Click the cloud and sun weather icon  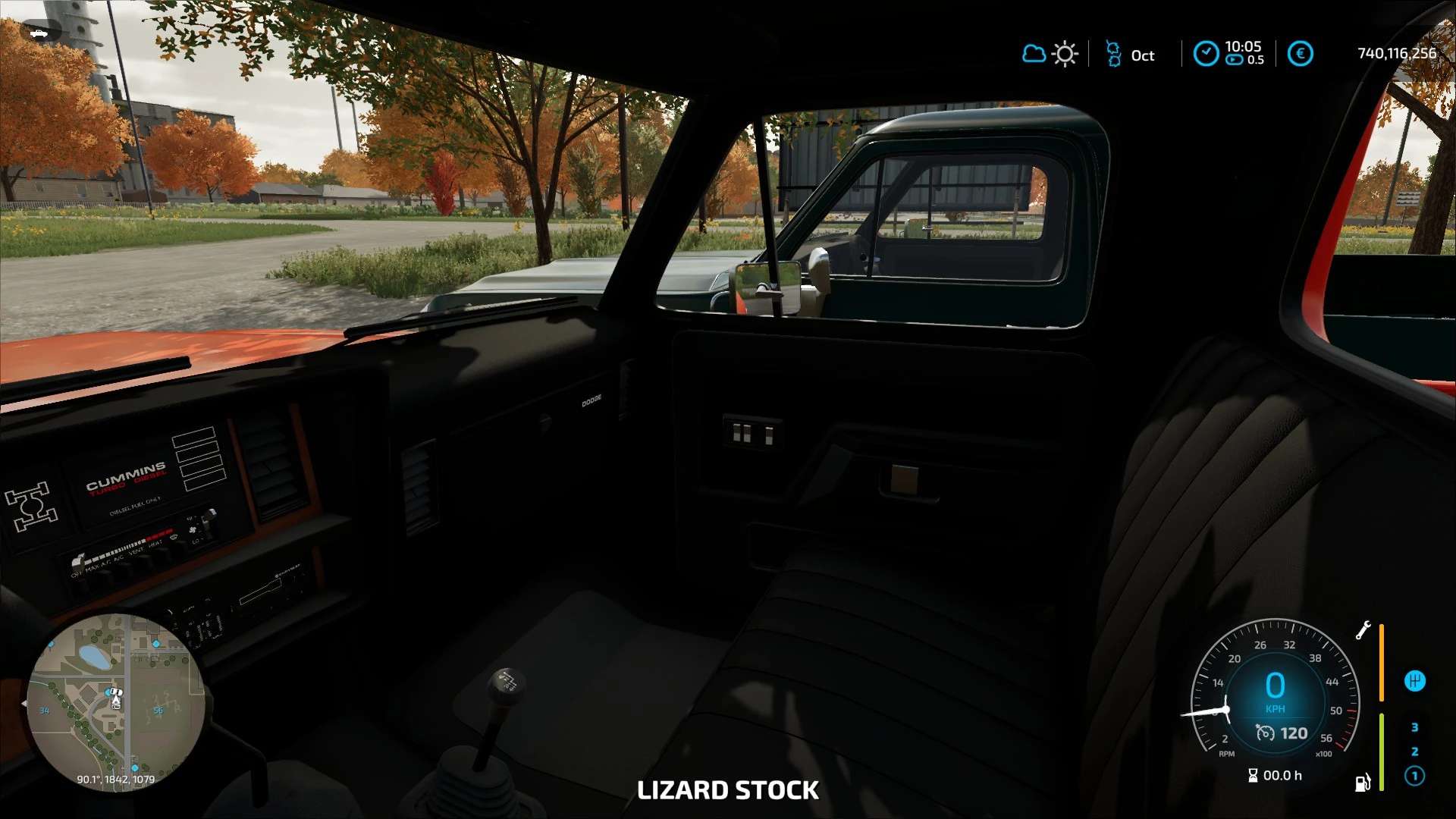(1050, 54)
